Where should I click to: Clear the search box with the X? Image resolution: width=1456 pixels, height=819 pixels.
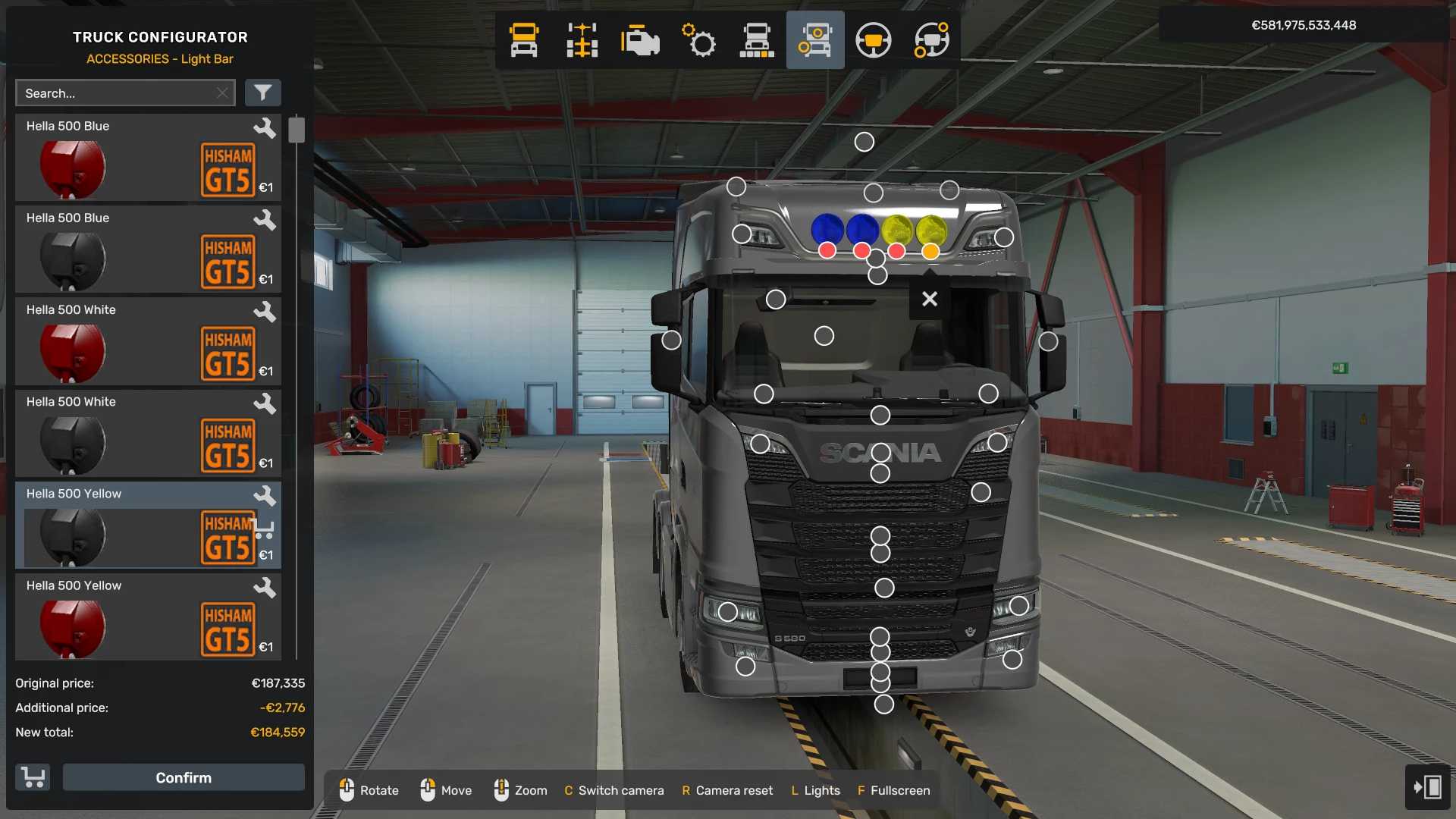click(x=222, y=93)
